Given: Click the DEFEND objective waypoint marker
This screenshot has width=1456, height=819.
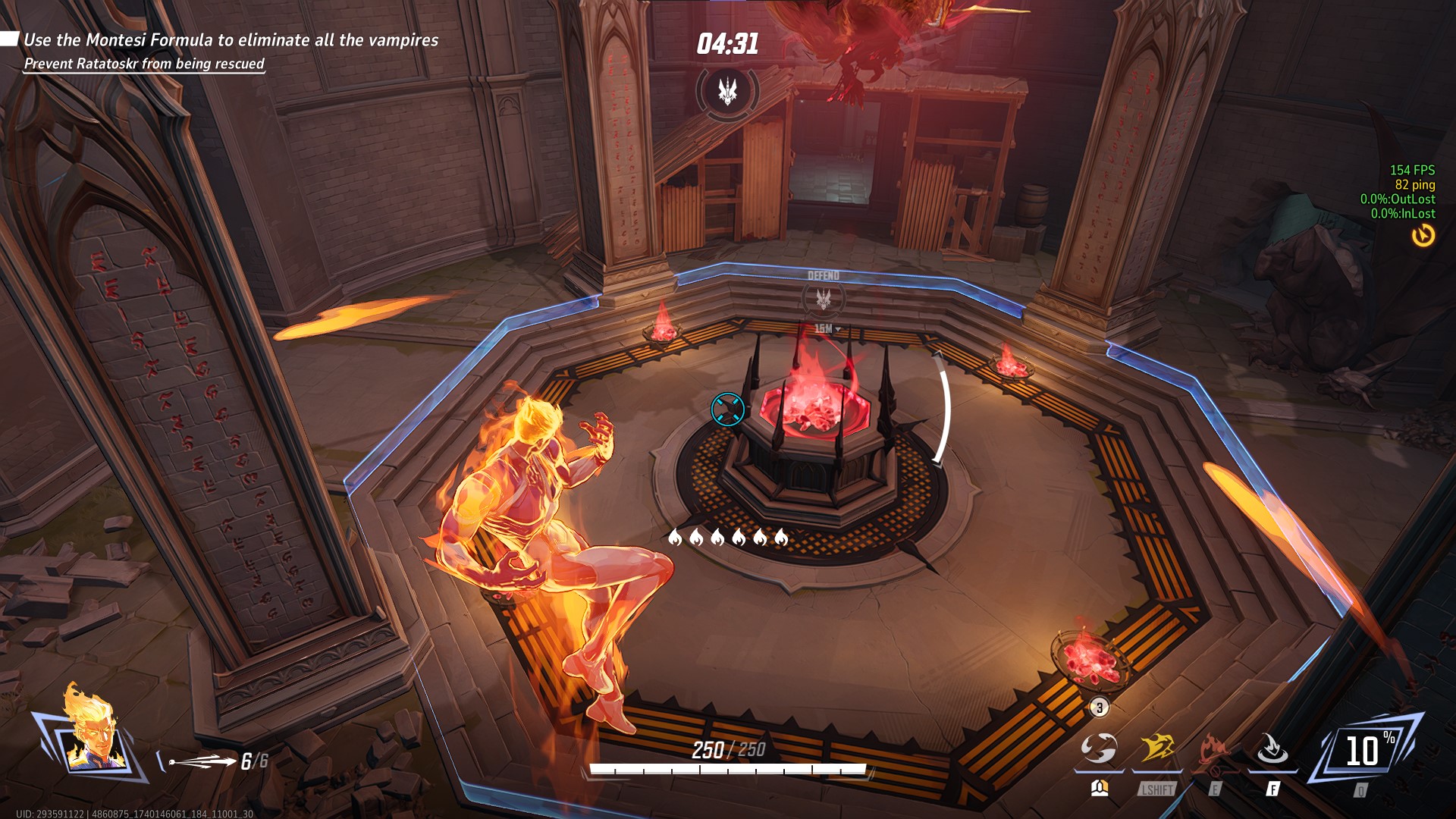Looking at the screenshot, I should (824, 298).
